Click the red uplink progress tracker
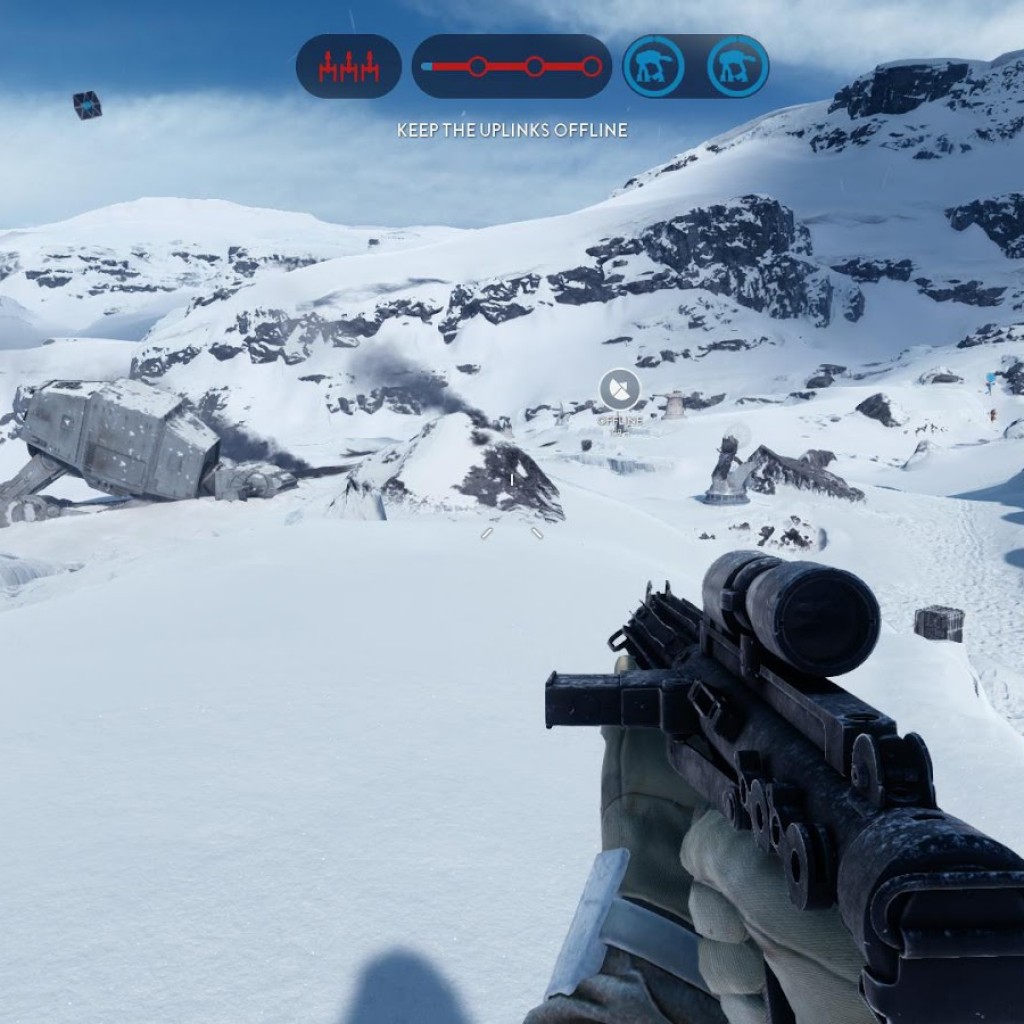This screenshot has height=1024, width=1024. click(x=511, y=67)
